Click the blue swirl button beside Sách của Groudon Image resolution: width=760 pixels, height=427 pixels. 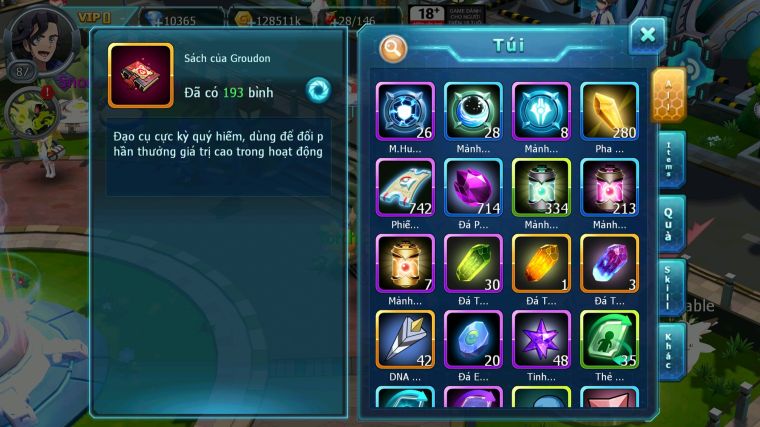click(x=319, y=89)
